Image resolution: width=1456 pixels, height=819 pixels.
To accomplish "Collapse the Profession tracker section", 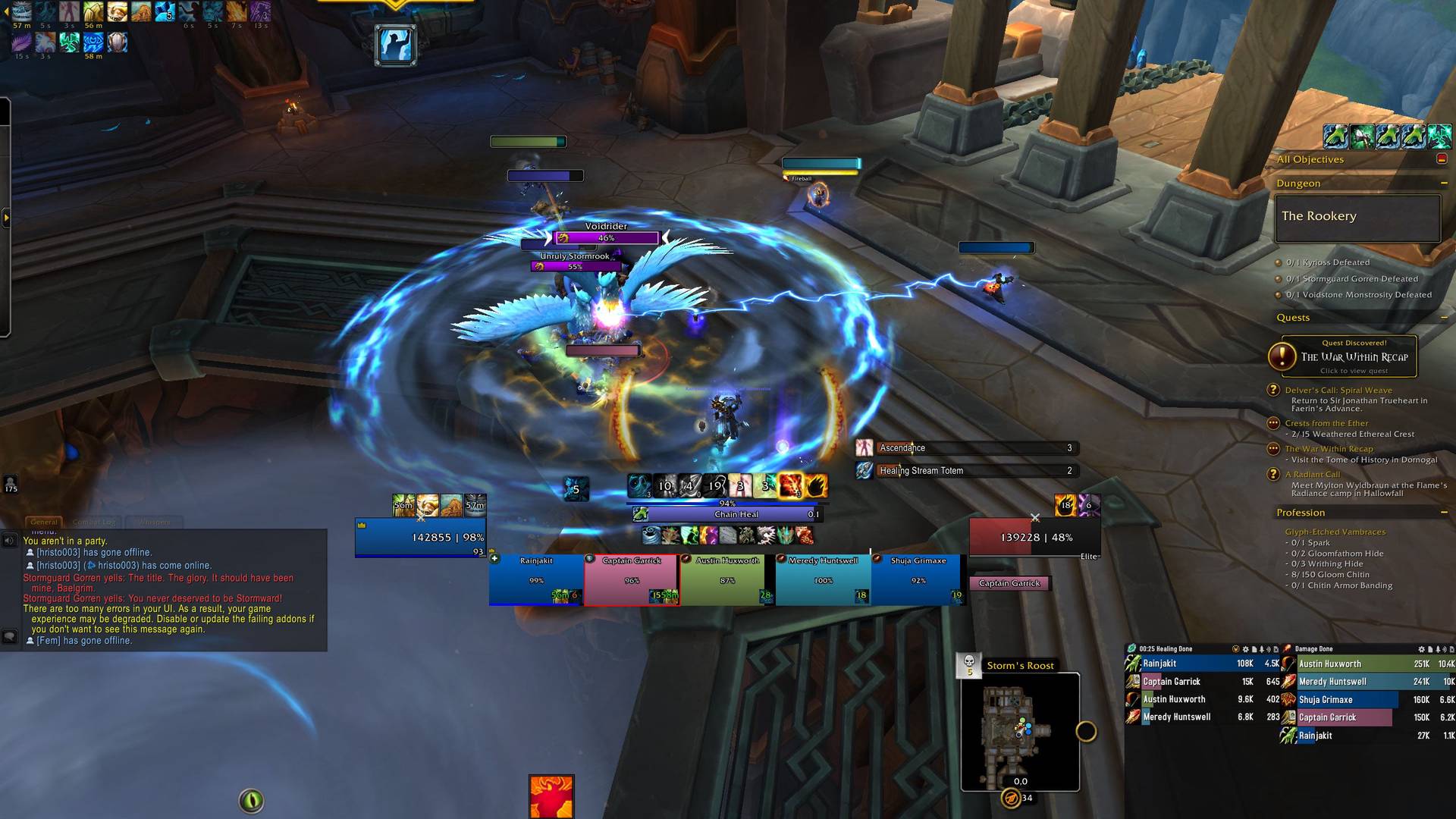I will (x=1444, y=513).
